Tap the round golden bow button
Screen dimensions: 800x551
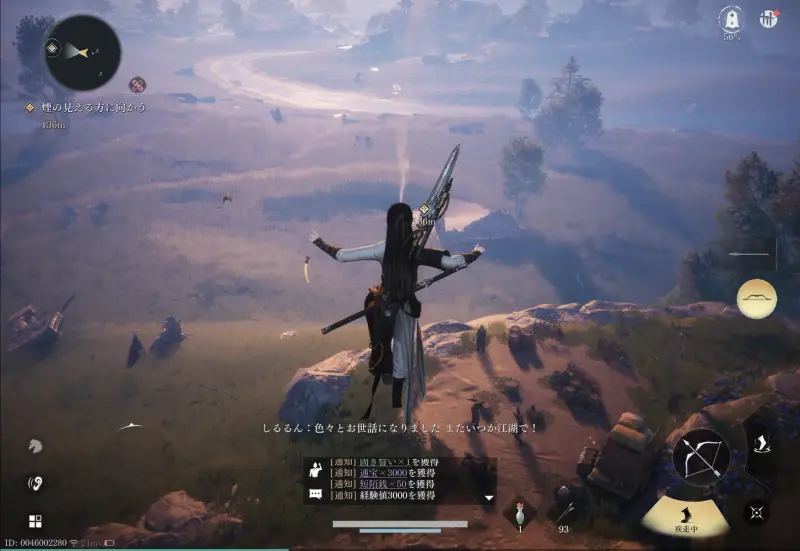click(756, 298)
